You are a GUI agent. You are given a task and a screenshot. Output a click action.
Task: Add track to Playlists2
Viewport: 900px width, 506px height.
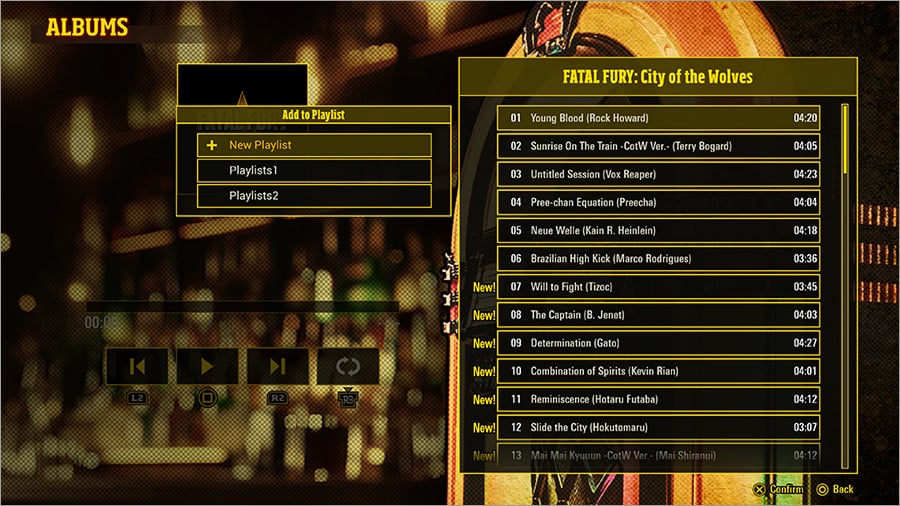[314, 196]
